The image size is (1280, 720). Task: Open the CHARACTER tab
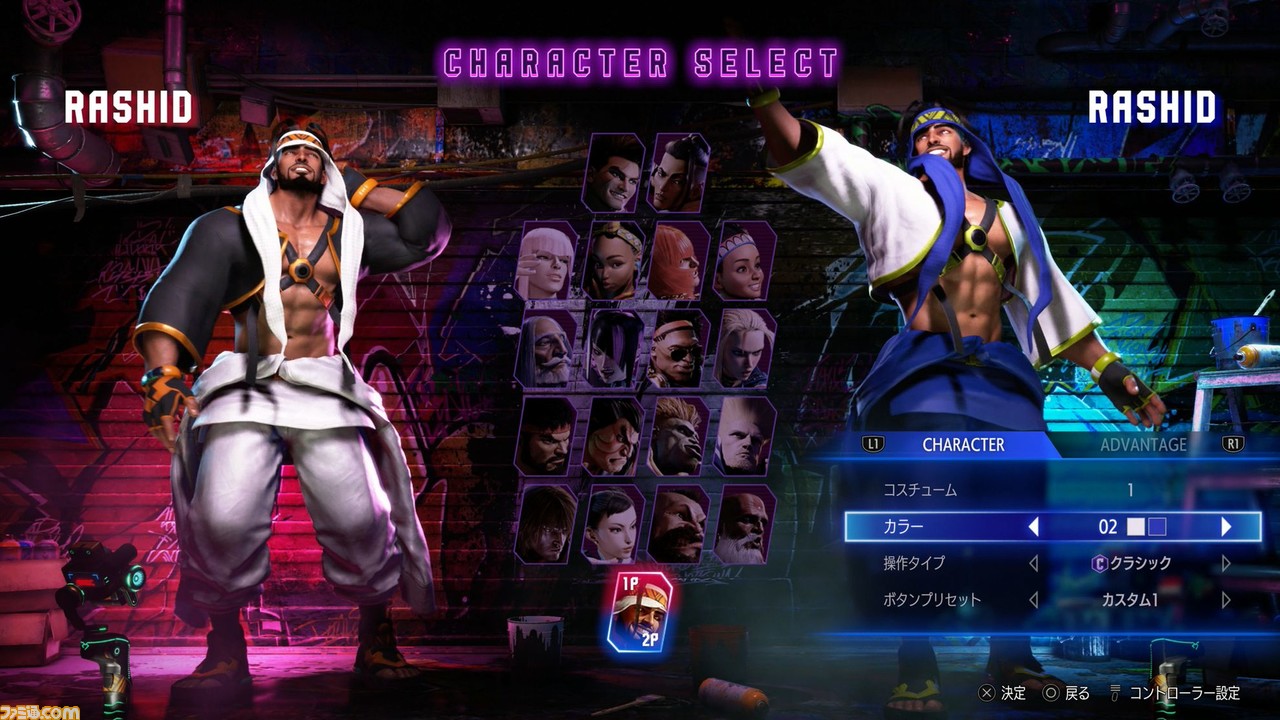[x=963, y=444]
